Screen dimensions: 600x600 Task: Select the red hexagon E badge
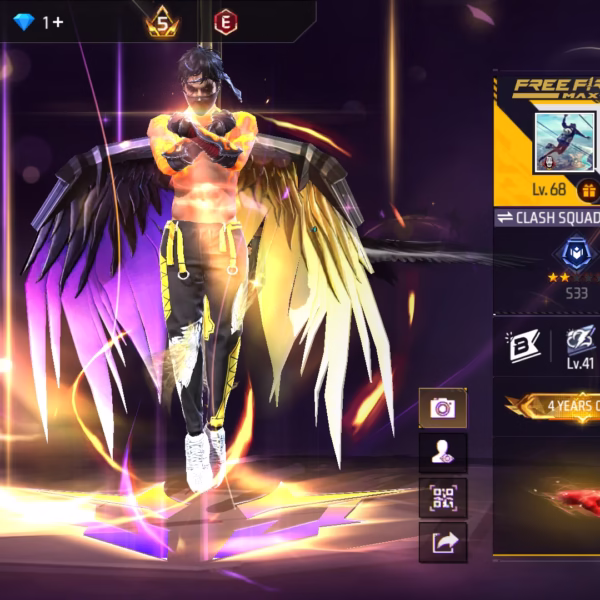coord(225,21)
